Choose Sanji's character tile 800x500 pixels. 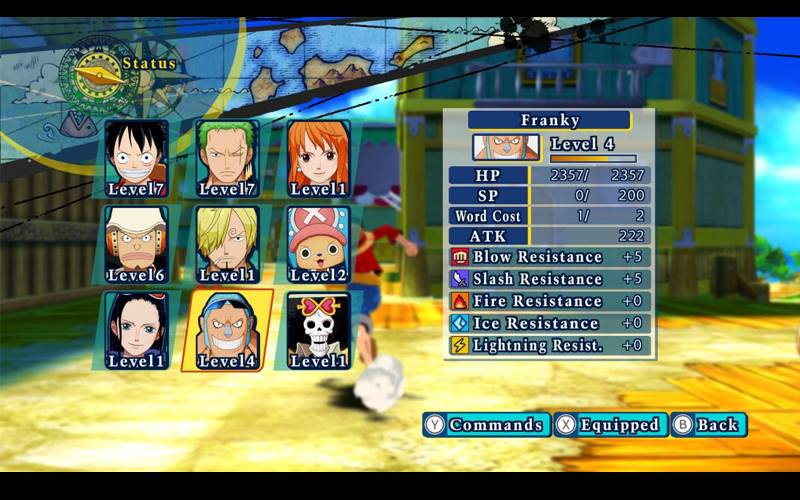[228, 244]
